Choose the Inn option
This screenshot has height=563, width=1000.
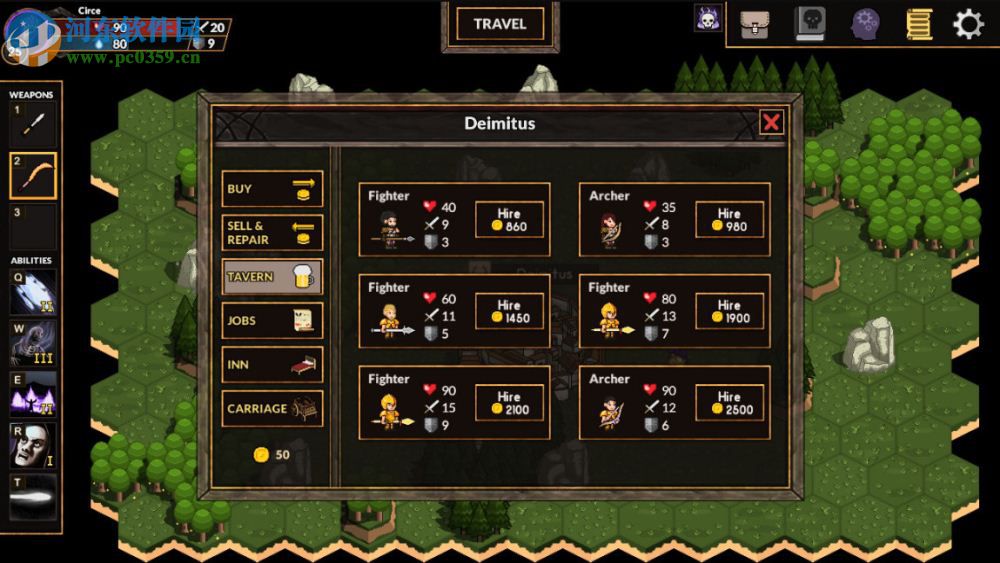coord(272,365)
